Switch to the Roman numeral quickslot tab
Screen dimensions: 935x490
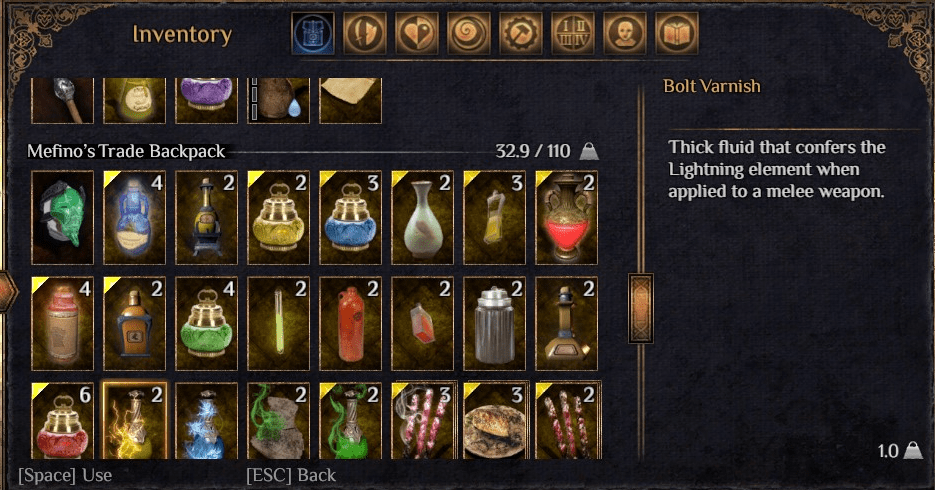tap(573, 34)
